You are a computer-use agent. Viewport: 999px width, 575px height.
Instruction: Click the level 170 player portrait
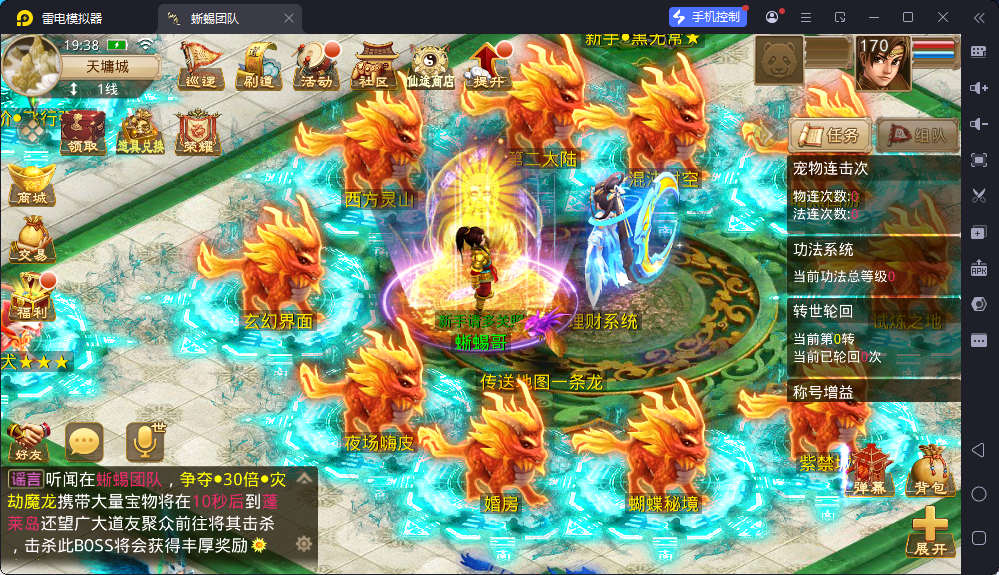883,62
